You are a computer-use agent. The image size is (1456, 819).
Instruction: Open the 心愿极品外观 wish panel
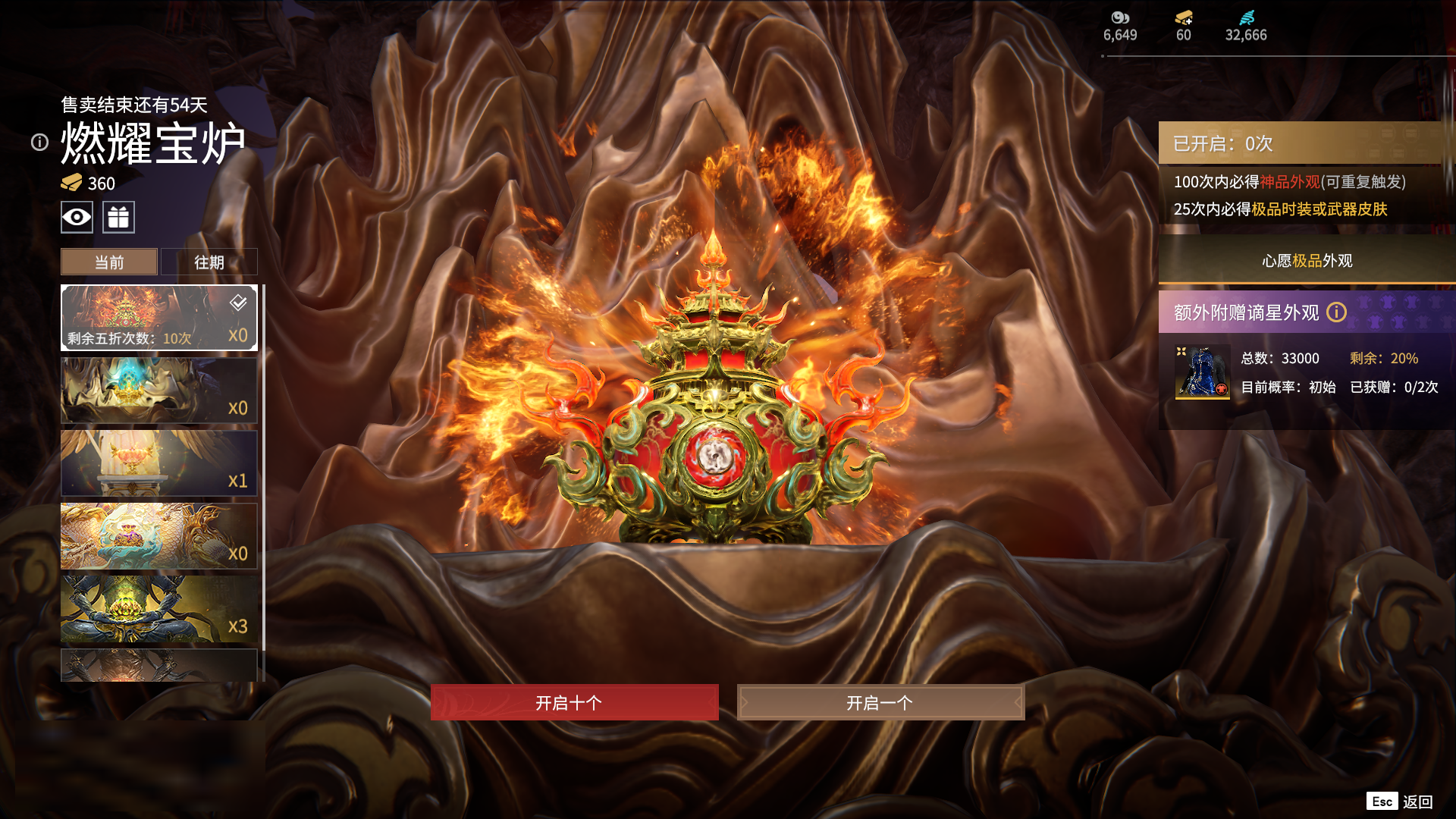pyautogui.click(x=1306, y=261)
